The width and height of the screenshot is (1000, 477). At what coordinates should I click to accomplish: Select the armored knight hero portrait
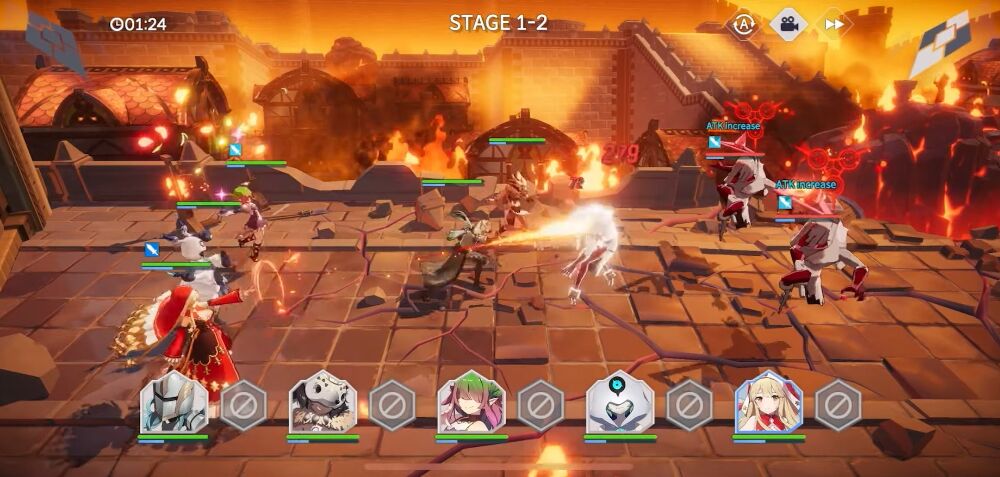pos(174,403)
